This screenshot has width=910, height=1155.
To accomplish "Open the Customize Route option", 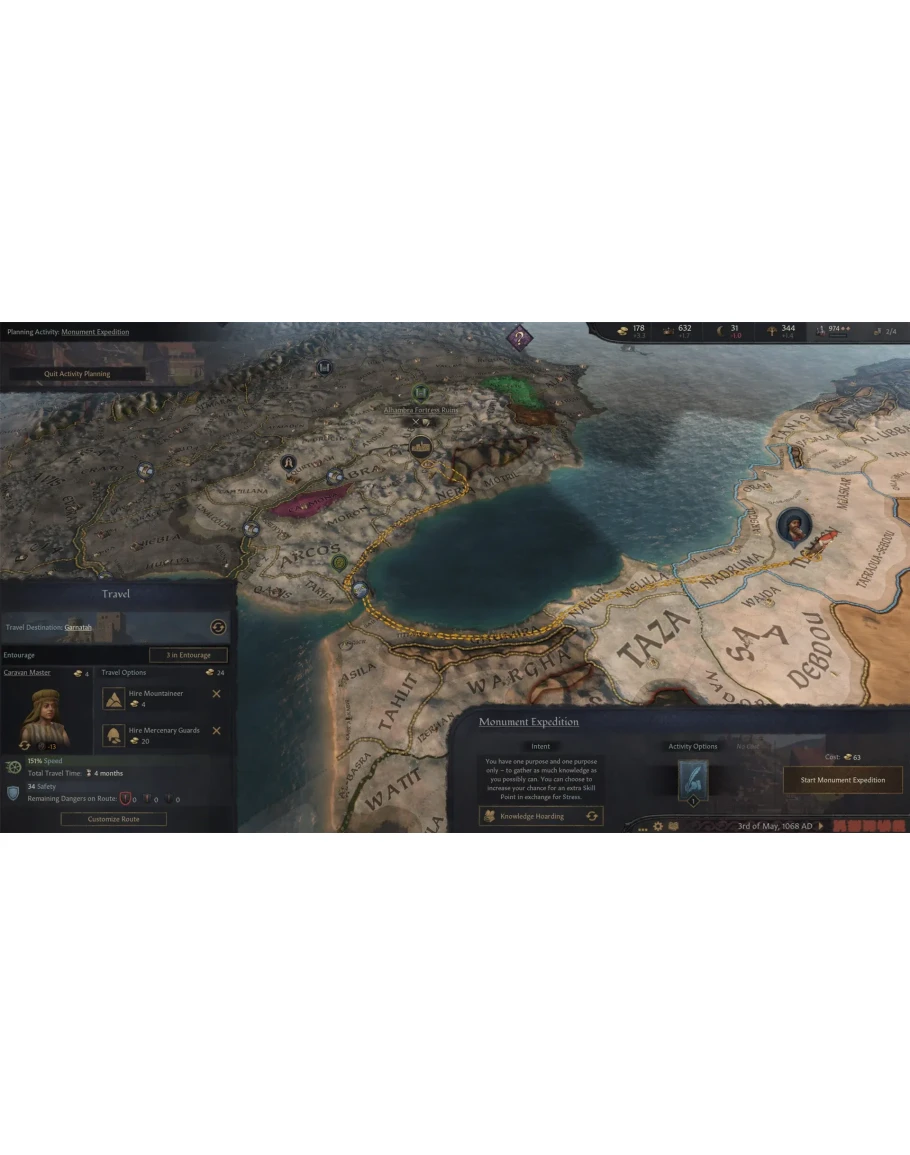I will point(113,819).
